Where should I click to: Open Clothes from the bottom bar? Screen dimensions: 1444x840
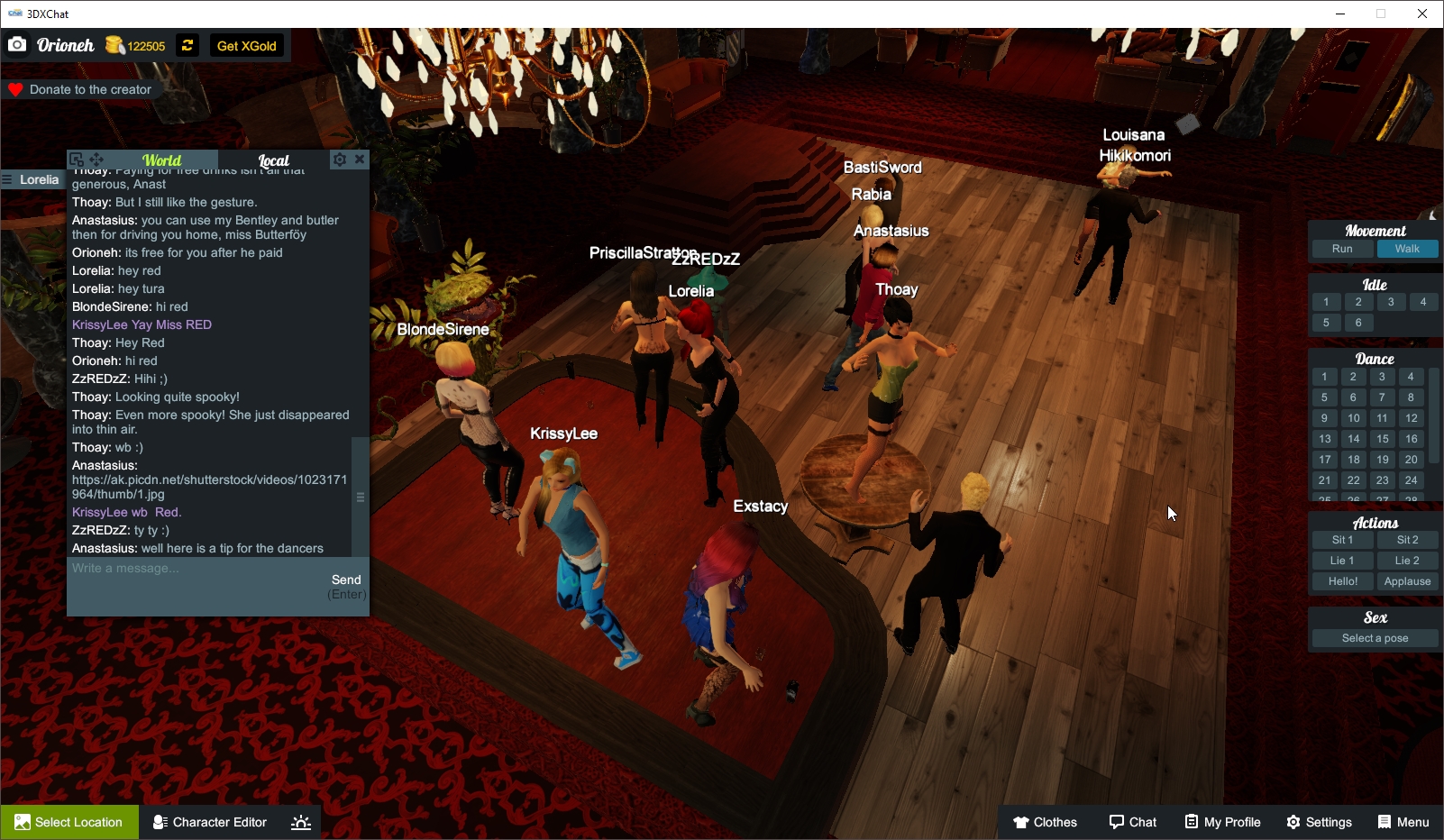(x=1045, y=822)
